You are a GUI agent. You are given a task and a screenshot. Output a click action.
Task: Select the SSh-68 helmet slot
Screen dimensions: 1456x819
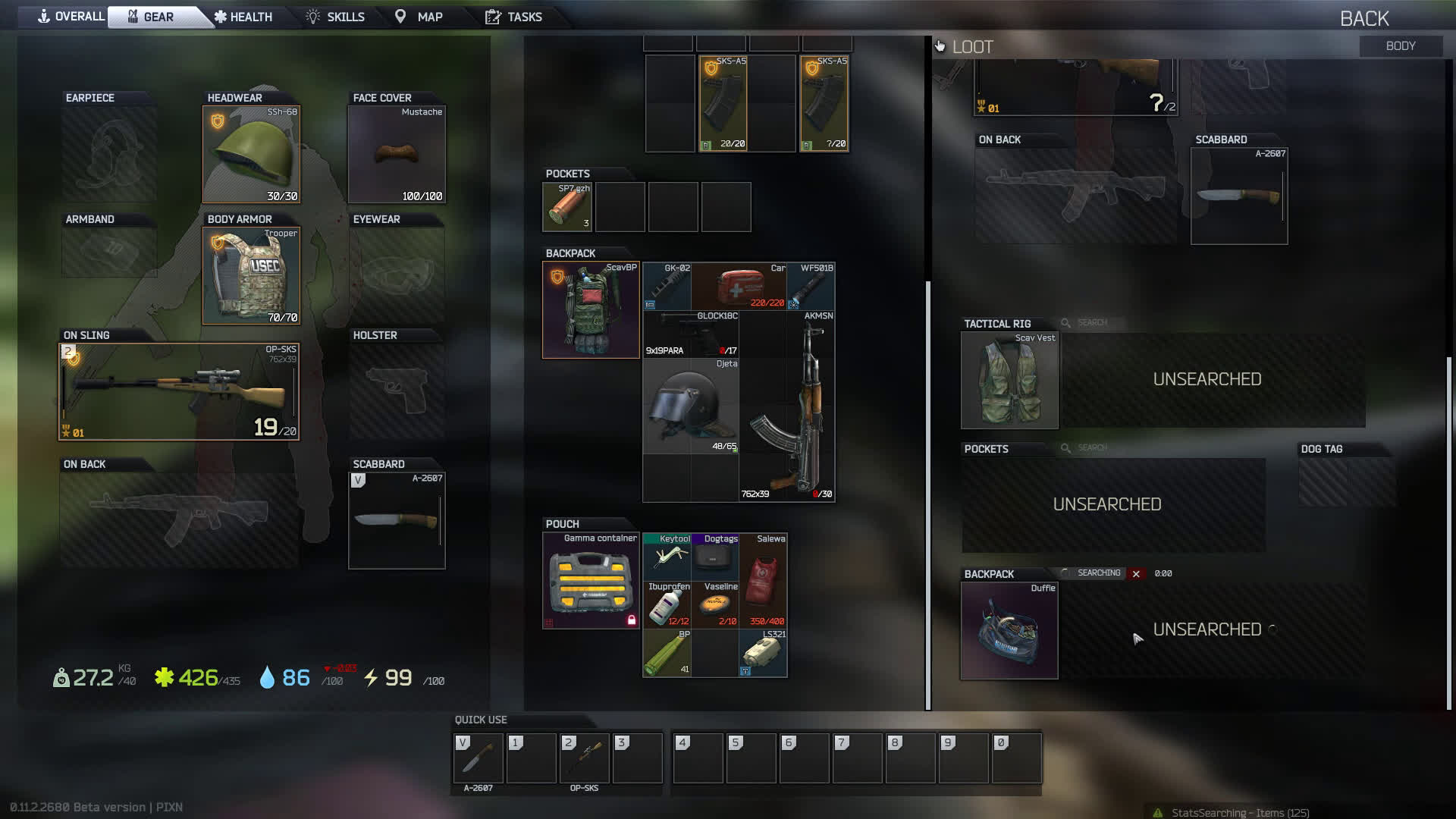[251, 155]
